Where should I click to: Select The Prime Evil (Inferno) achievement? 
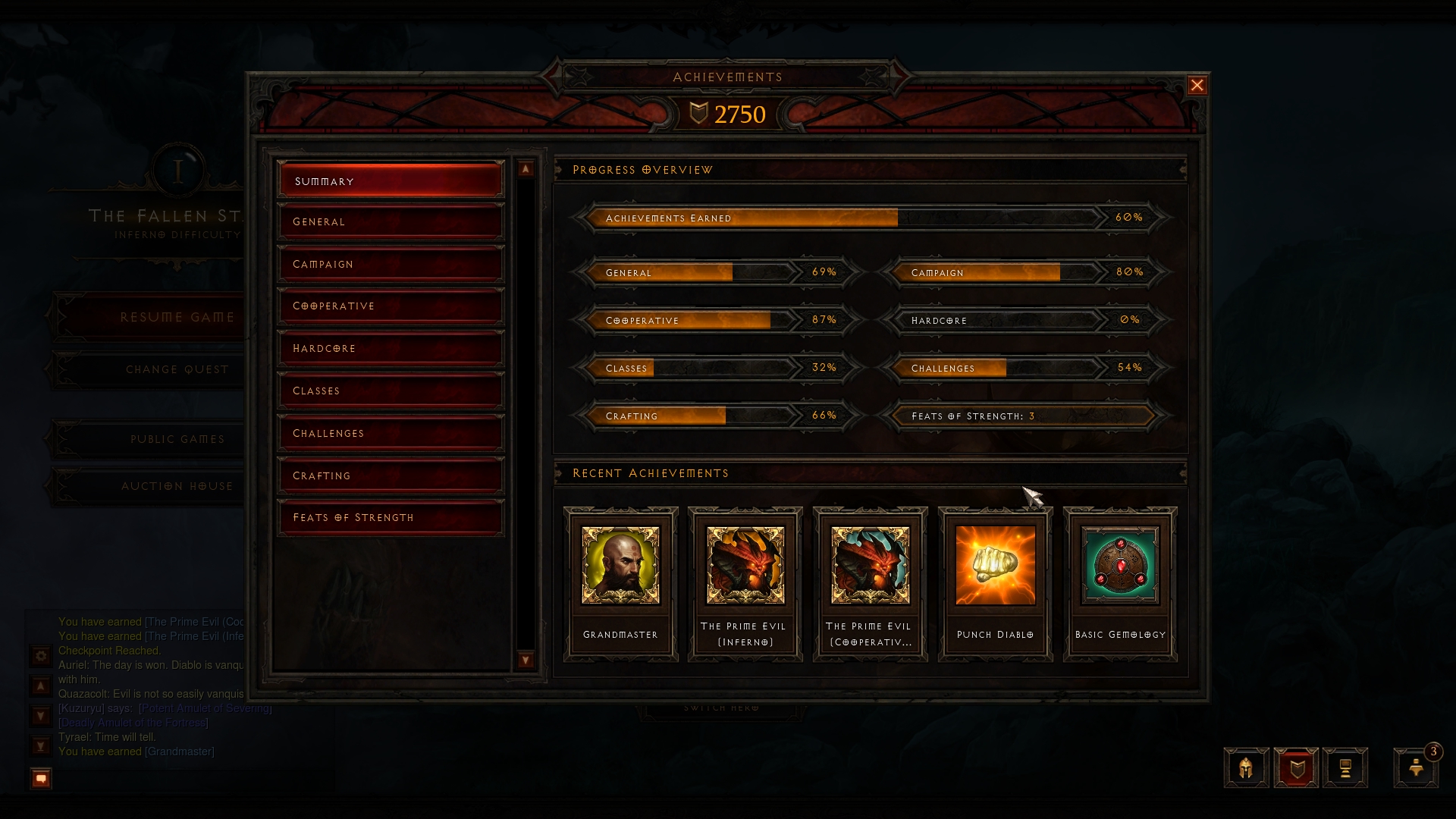pyautogui.click(x=745, y=582)
